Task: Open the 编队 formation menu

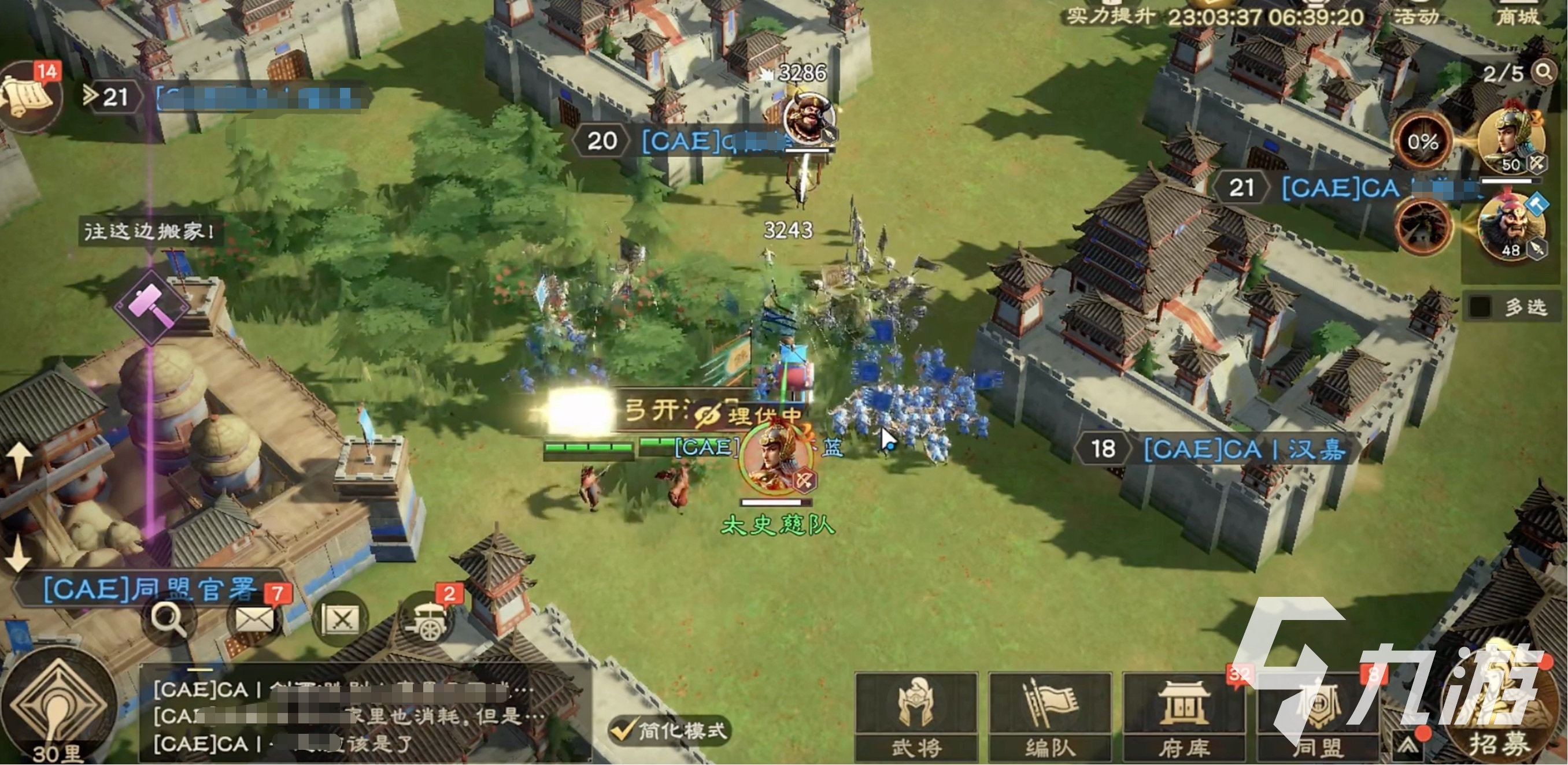Action: (x=1050, y=715)
